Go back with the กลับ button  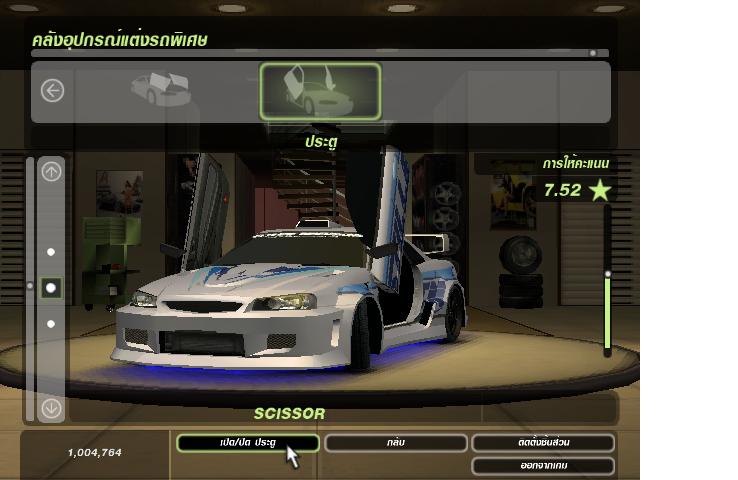click(x=393, y=443)
